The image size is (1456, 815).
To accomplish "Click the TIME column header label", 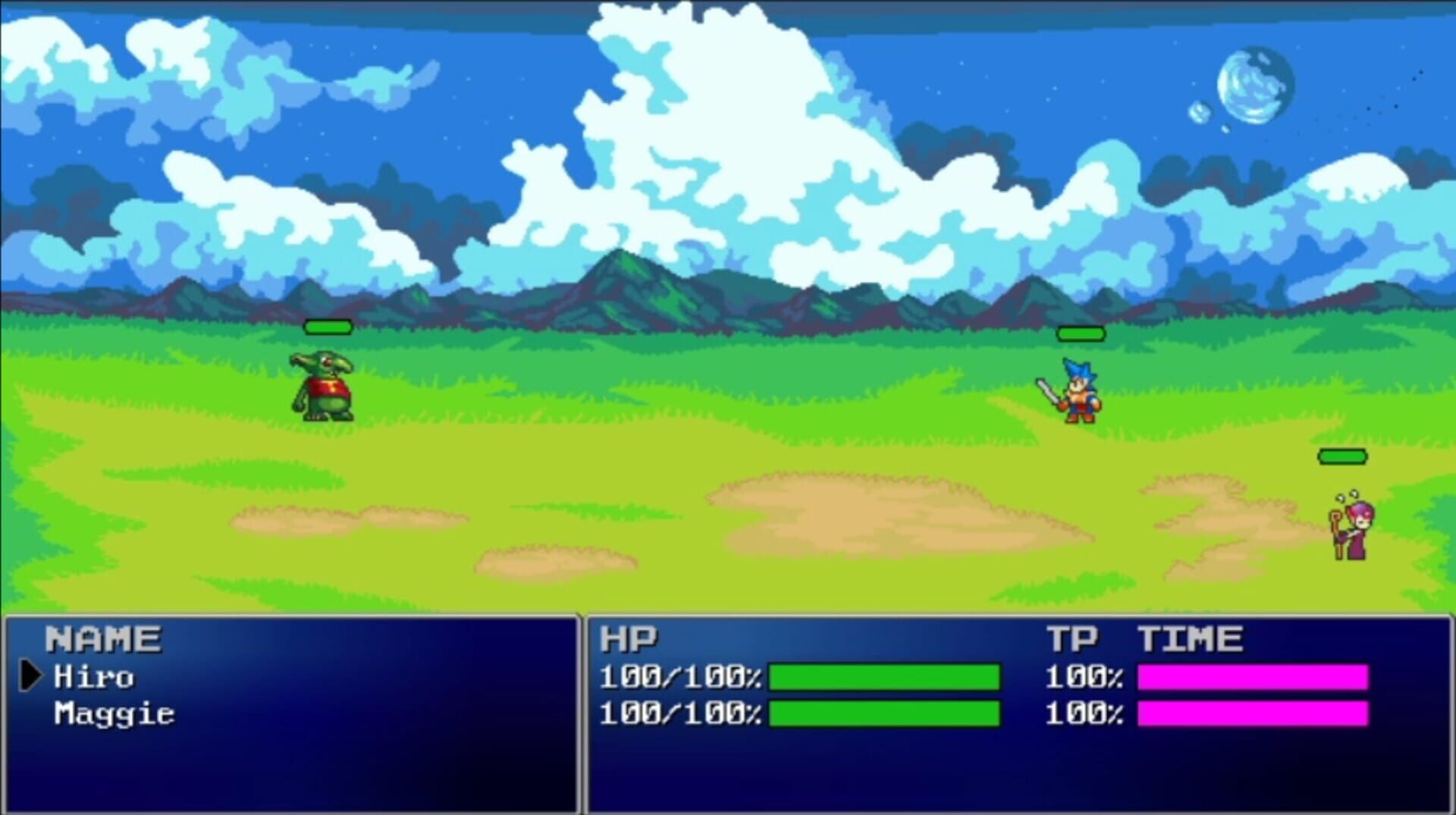I will tap(1192, 638).
